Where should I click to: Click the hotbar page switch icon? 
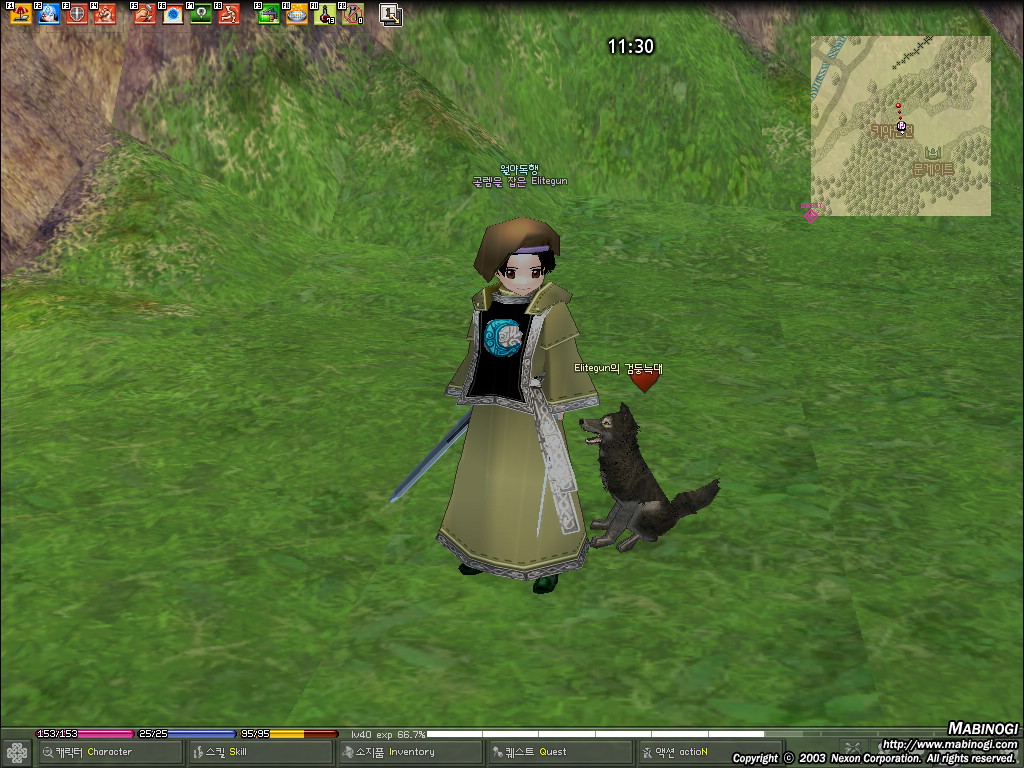(x=390, y=14)
